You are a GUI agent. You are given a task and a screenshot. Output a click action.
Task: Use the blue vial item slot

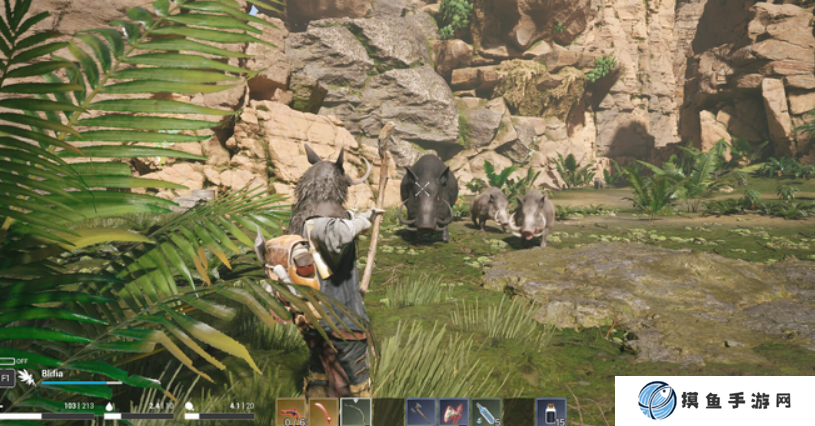coord(486,412)
